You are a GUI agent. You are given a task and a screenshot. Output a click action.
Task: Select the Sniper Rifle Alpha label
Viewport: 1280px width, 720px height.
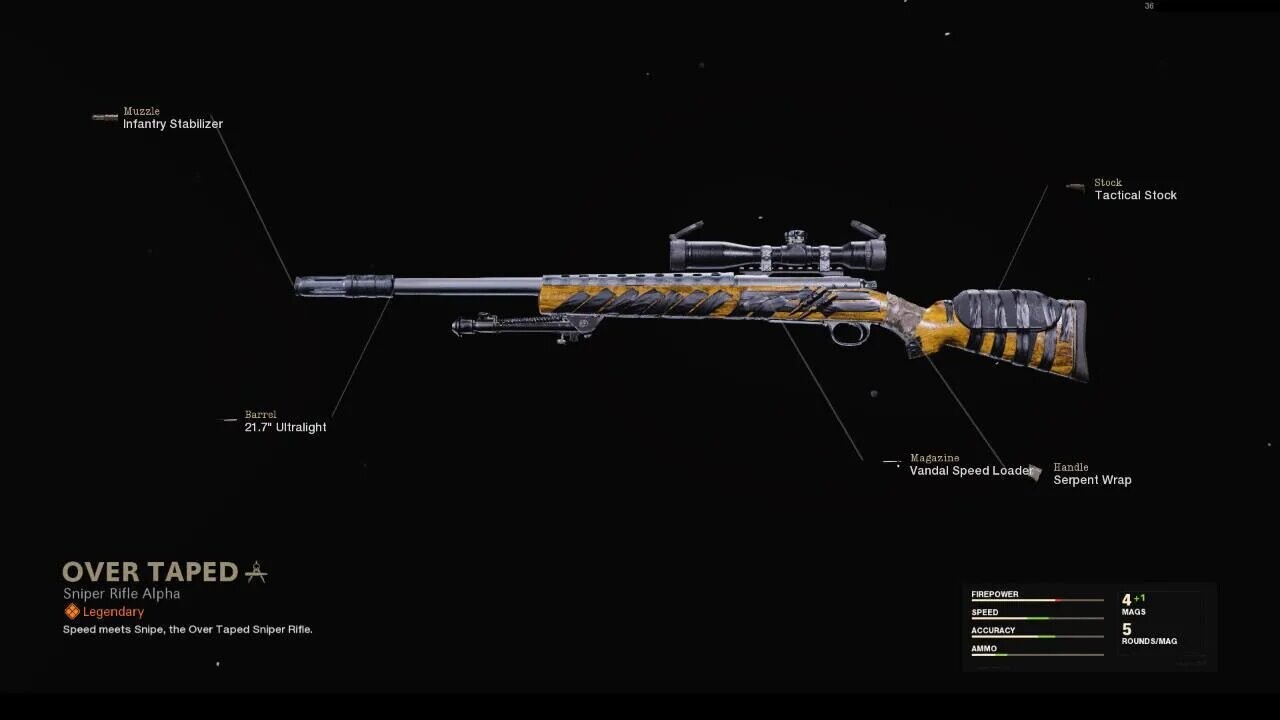point(119,593)
